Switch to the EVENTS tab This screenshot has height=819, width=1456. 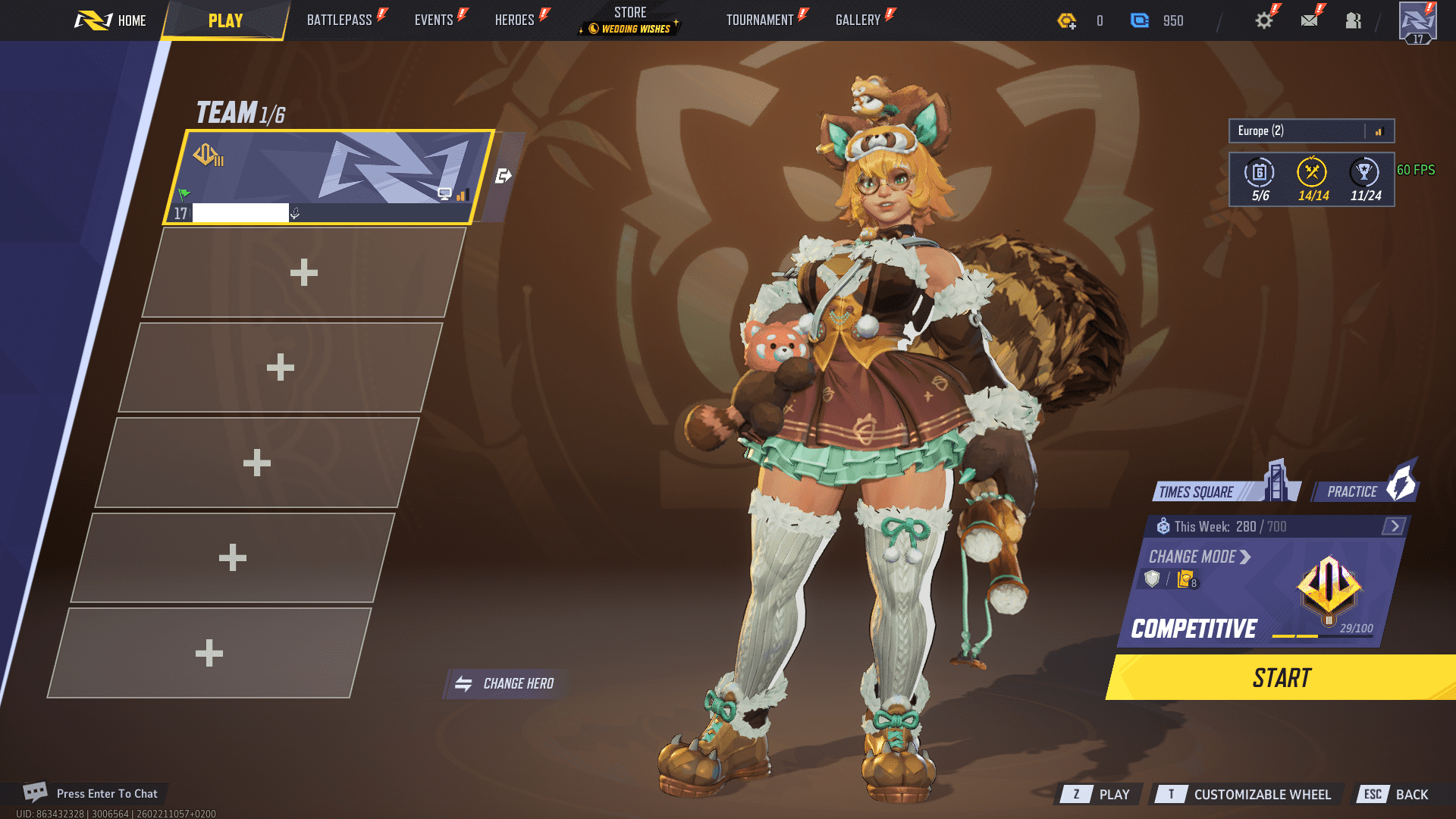(434, 20)
